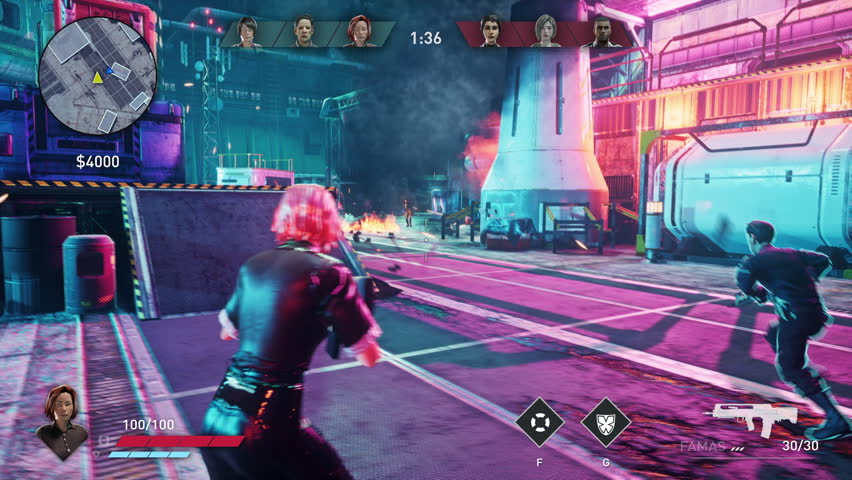This screenshot has height=480, width=852.
Task: Select the red-haired teammate portrait in teal bar
Action: pyautogui.click(x=359, y=32)
